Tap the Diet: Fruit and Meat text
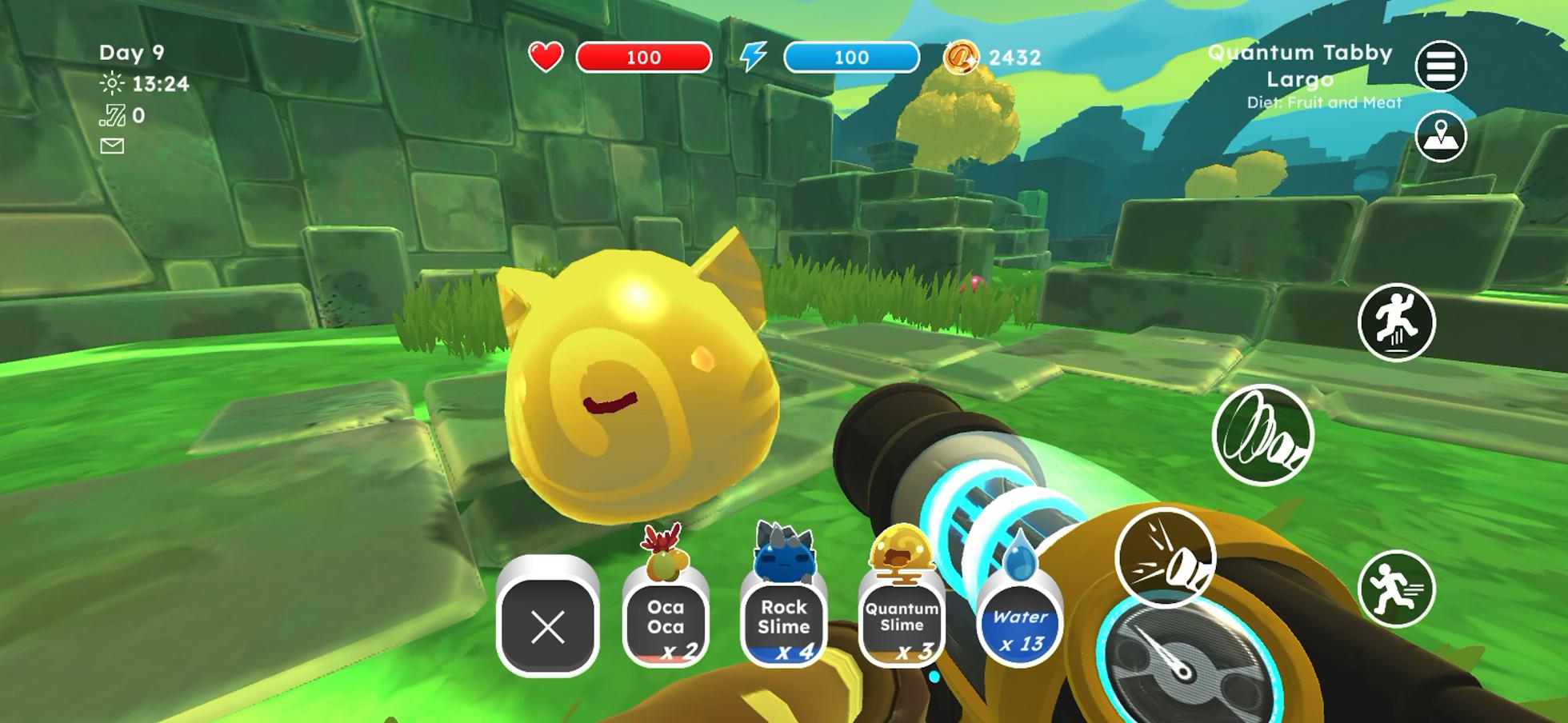Screen dimensions: 1568x723 [x=1323, y=102]
